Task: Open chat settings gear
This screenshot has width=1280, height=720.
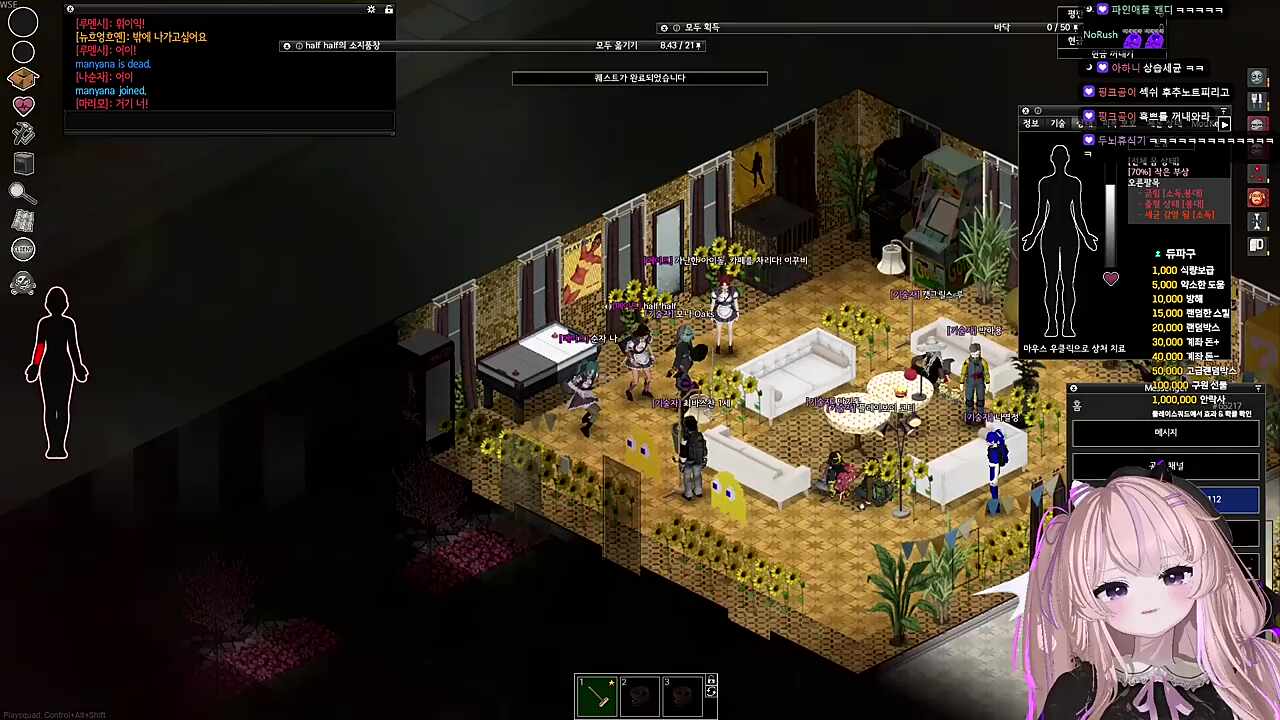Action: click(371, 10)
